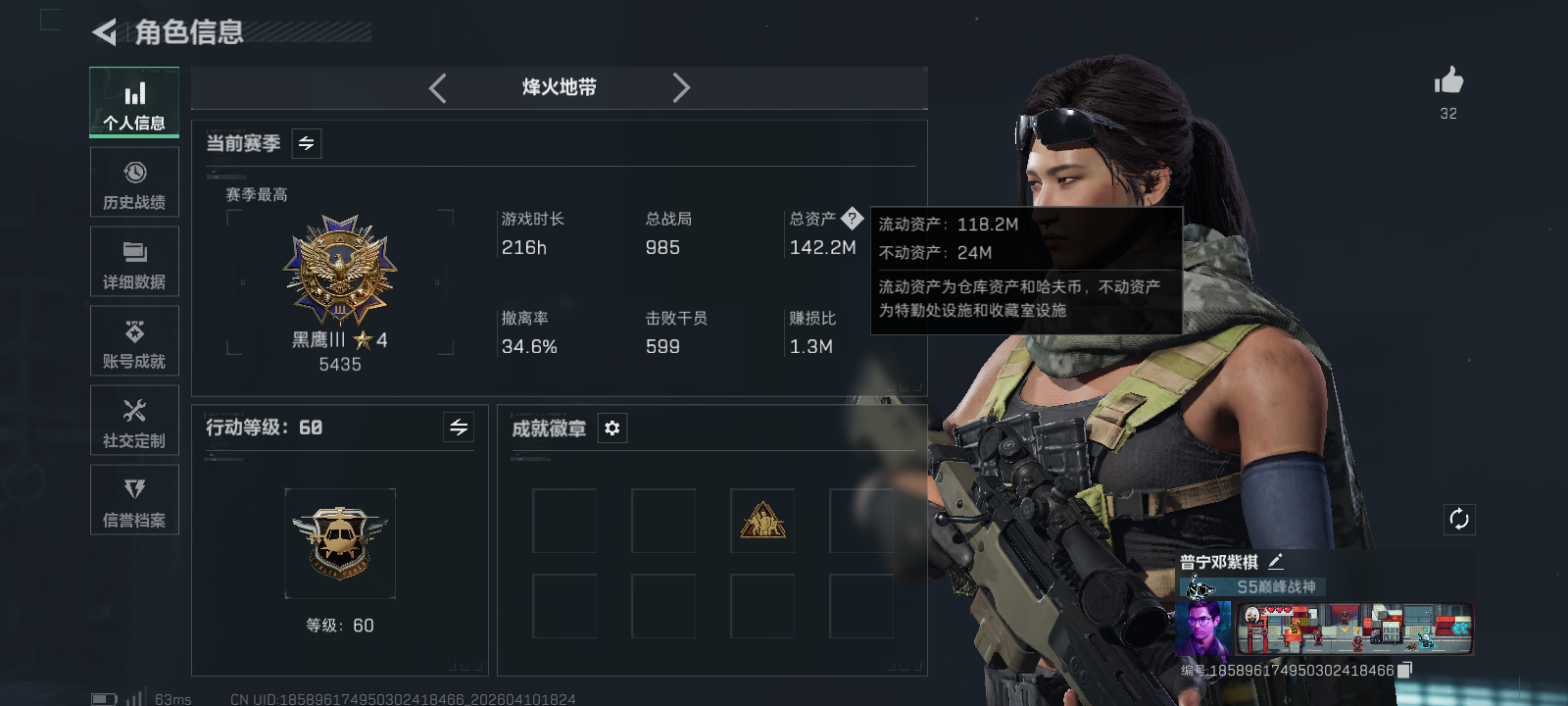Viewport: 1568px width, 706px height.
Task: Click the character refresh icon on right
Action: (1459, 519)
